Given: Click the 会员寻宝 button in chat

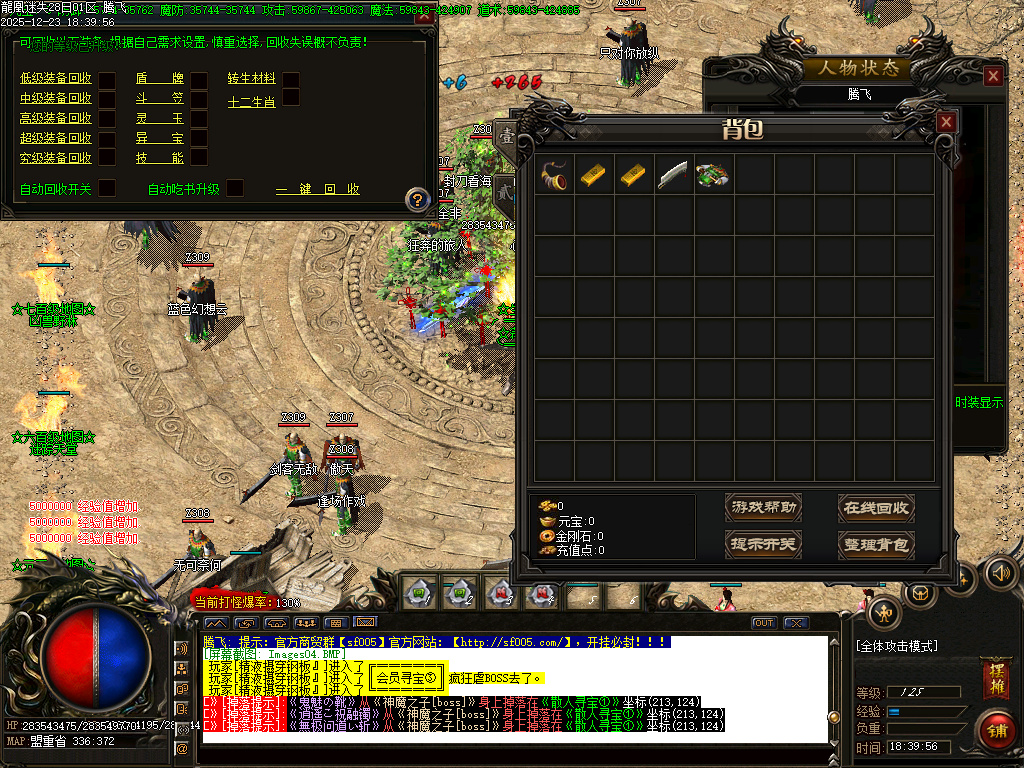Looking at the screenshot, I should point(407,679).
